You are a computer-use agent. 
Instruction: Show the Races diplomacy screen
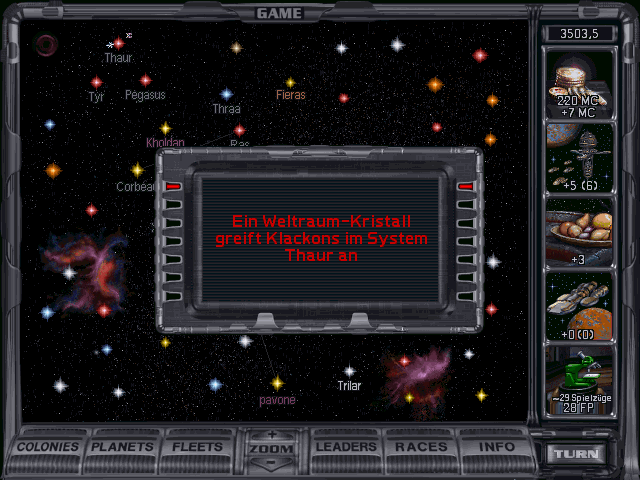(x=421, y=447)
